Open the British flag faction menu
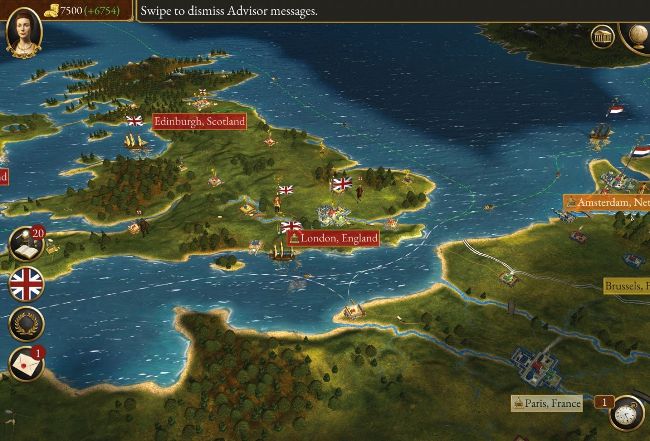650x441 pixels. click(x=27, y=285)
